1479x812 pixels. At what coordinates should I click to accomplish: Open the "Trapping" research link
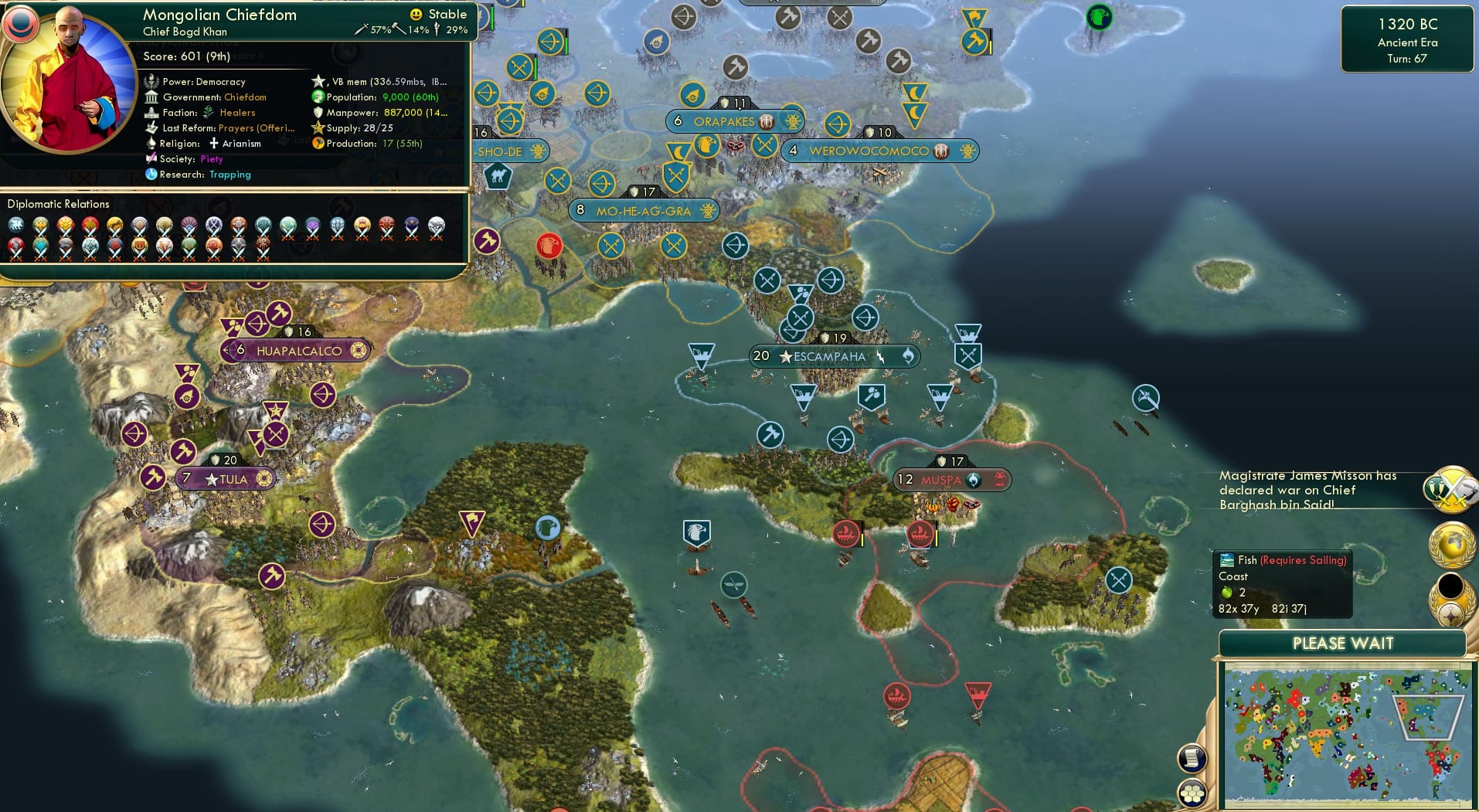pos(229,175)
